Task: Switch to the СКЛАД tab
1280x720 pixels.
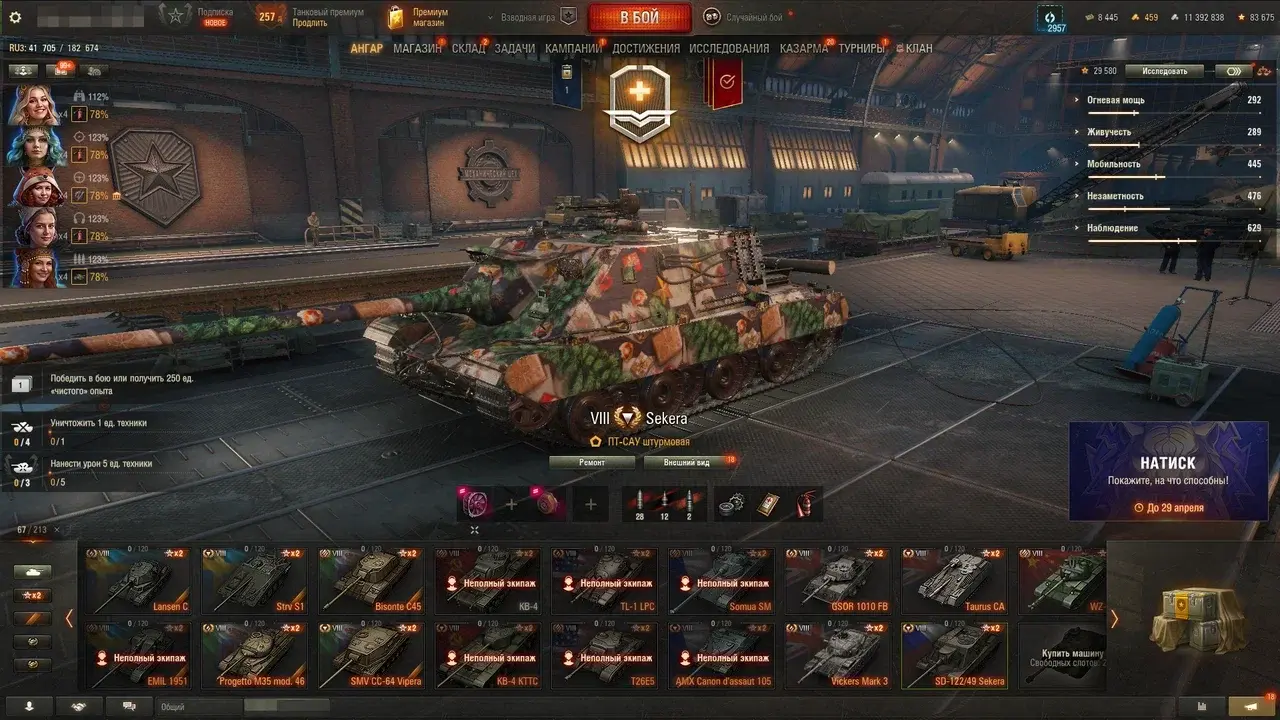Action: click(x=468, y=48)
